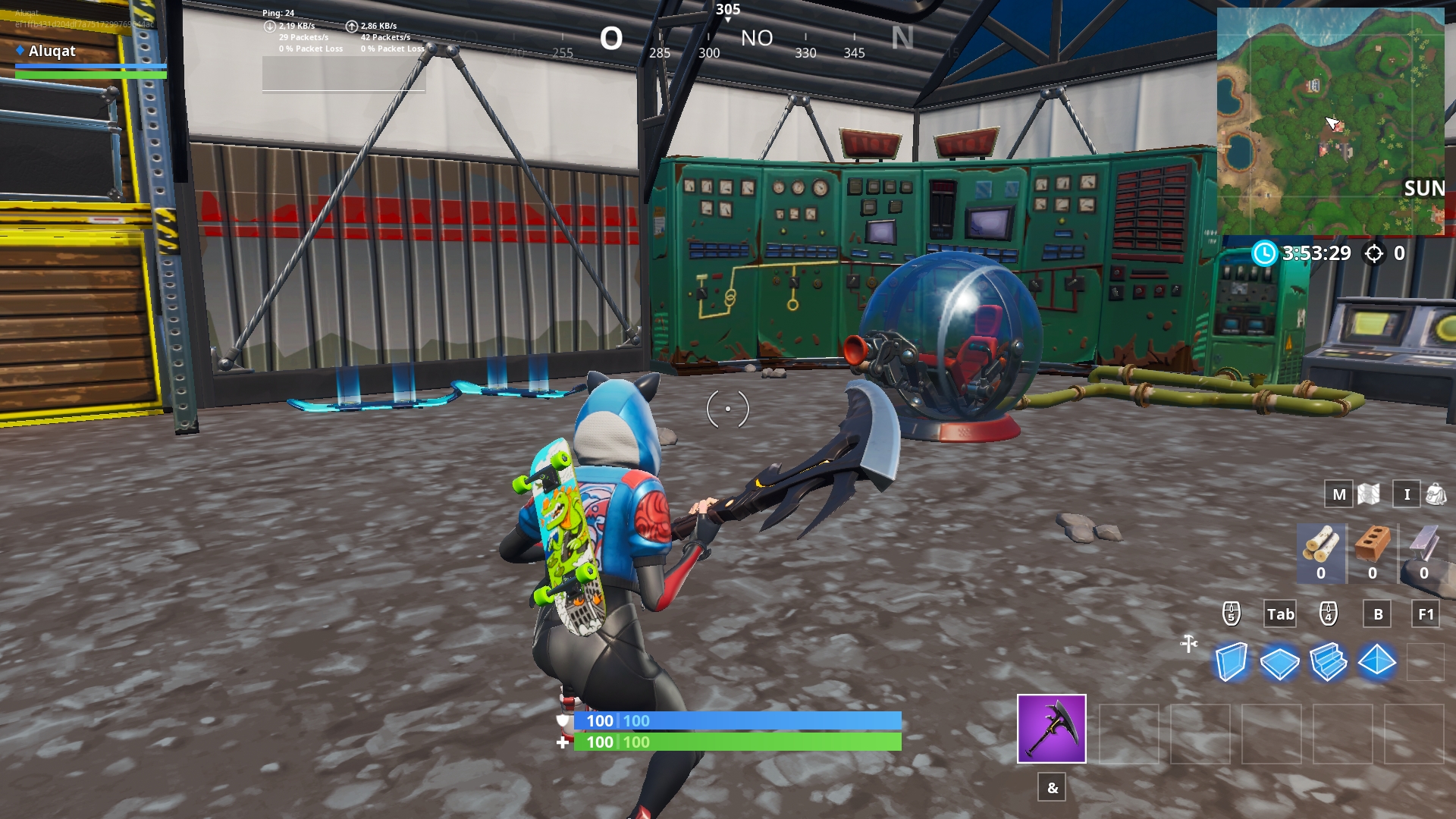This screenshot has height=819, width=1456.
Task: Open inventory via the backpack I icon
Action: (x=1407, y=494)
